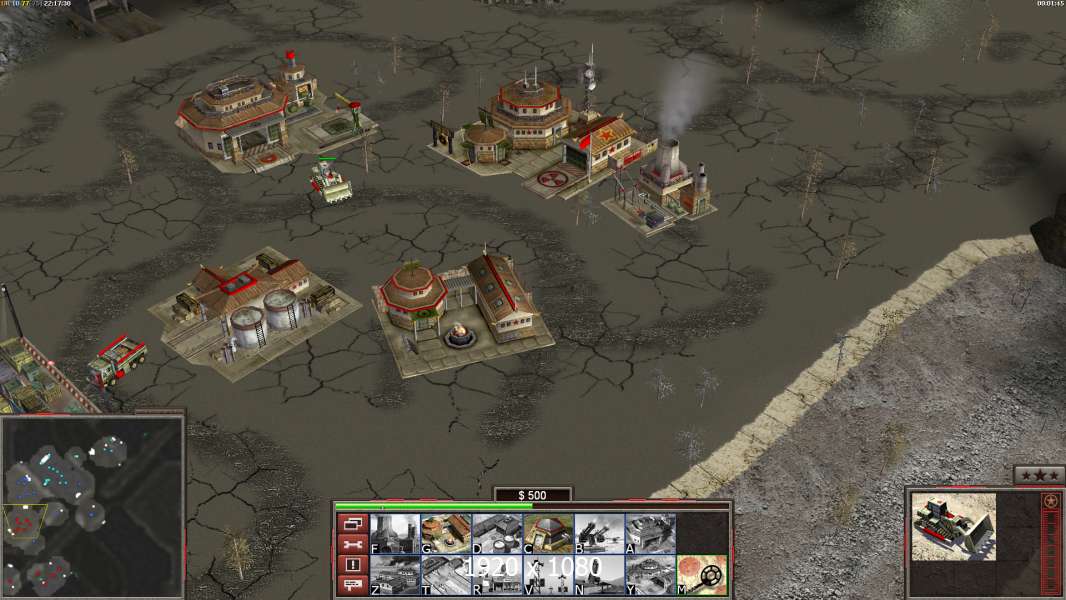Open the three-star general's powers panel
This screenshot has width=1066, height=600.
(1038, 475)
